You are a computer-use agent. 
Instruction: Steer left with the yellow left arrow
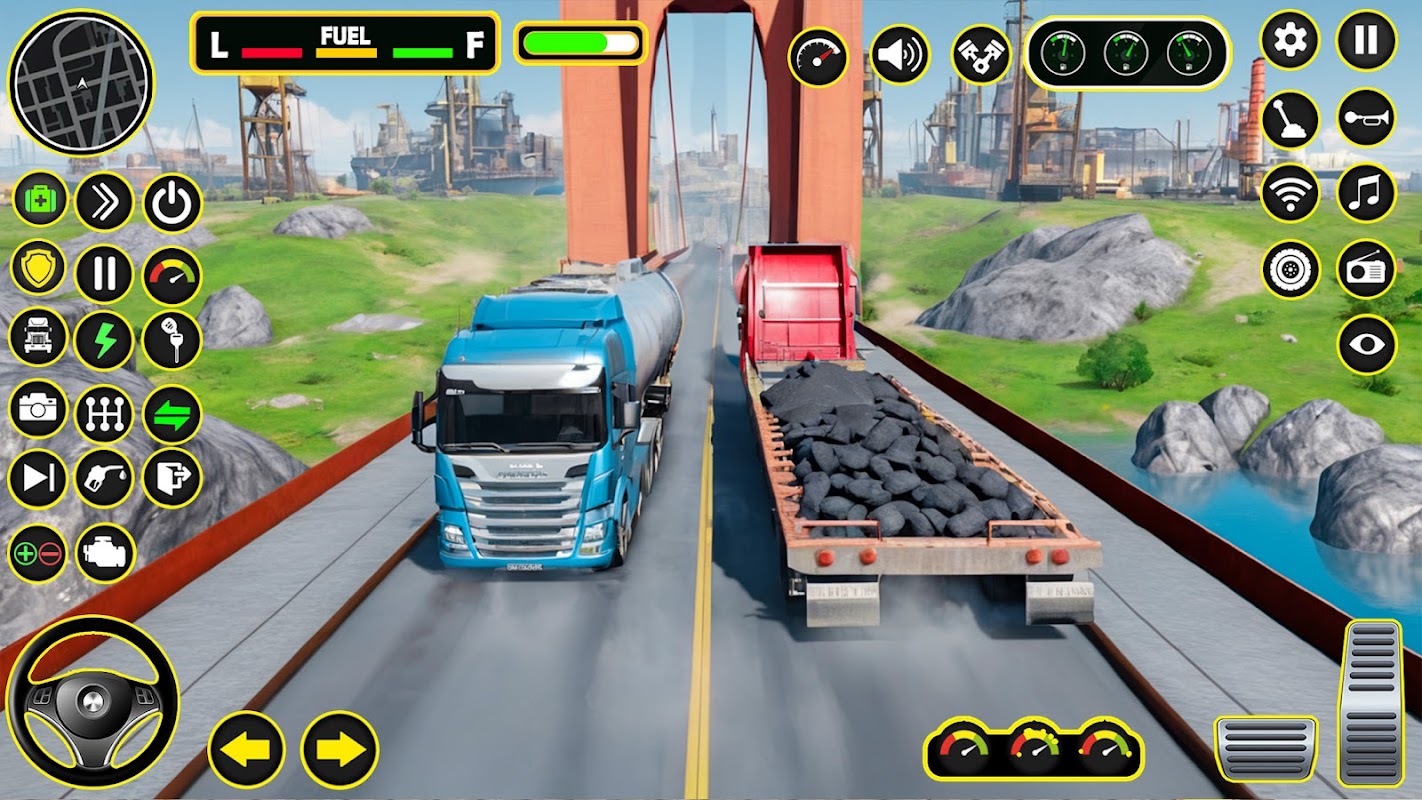pos(246,749)
